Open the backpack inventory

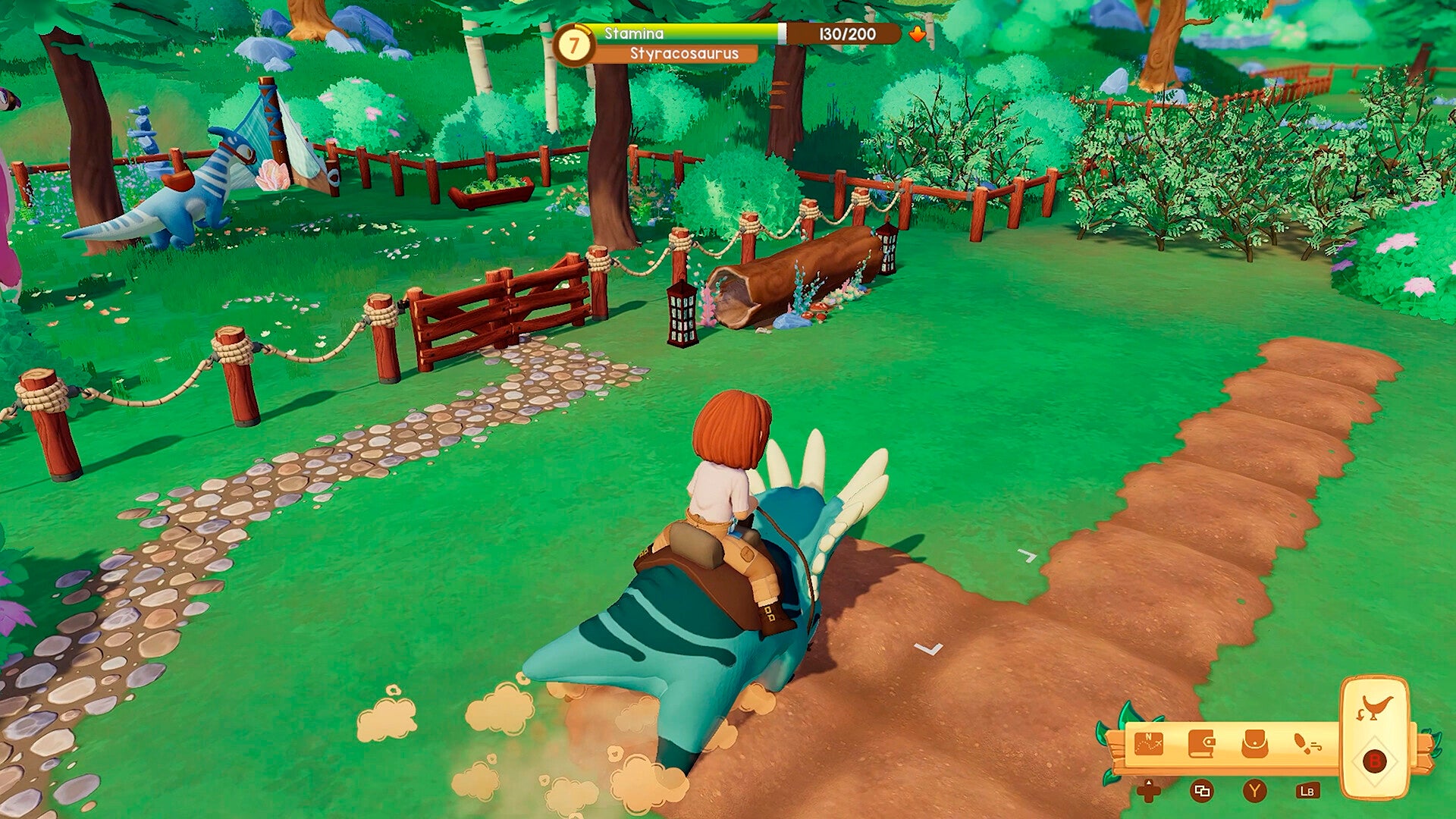(x=1254, y=744)
